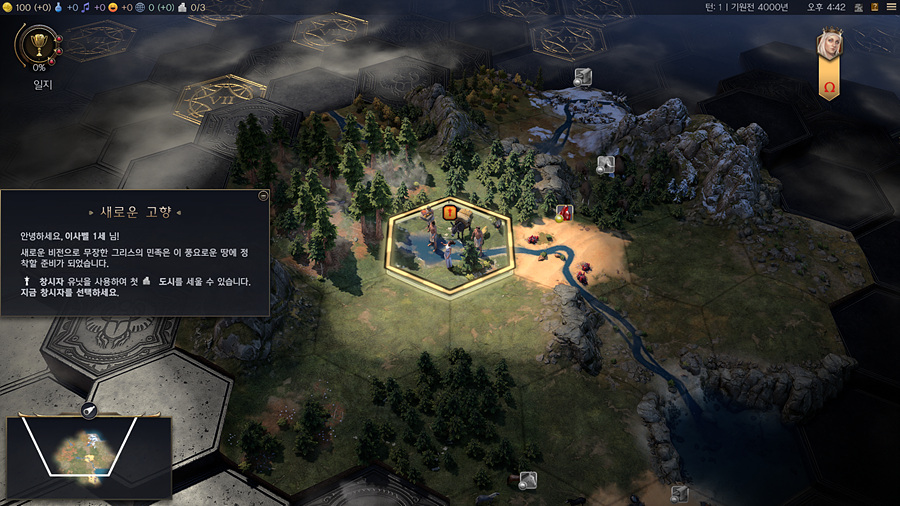Viewport: 900px width, 506px height.
Task: View happiness yield in top bar
Action: pyautogui.click(x=113, y=7)
